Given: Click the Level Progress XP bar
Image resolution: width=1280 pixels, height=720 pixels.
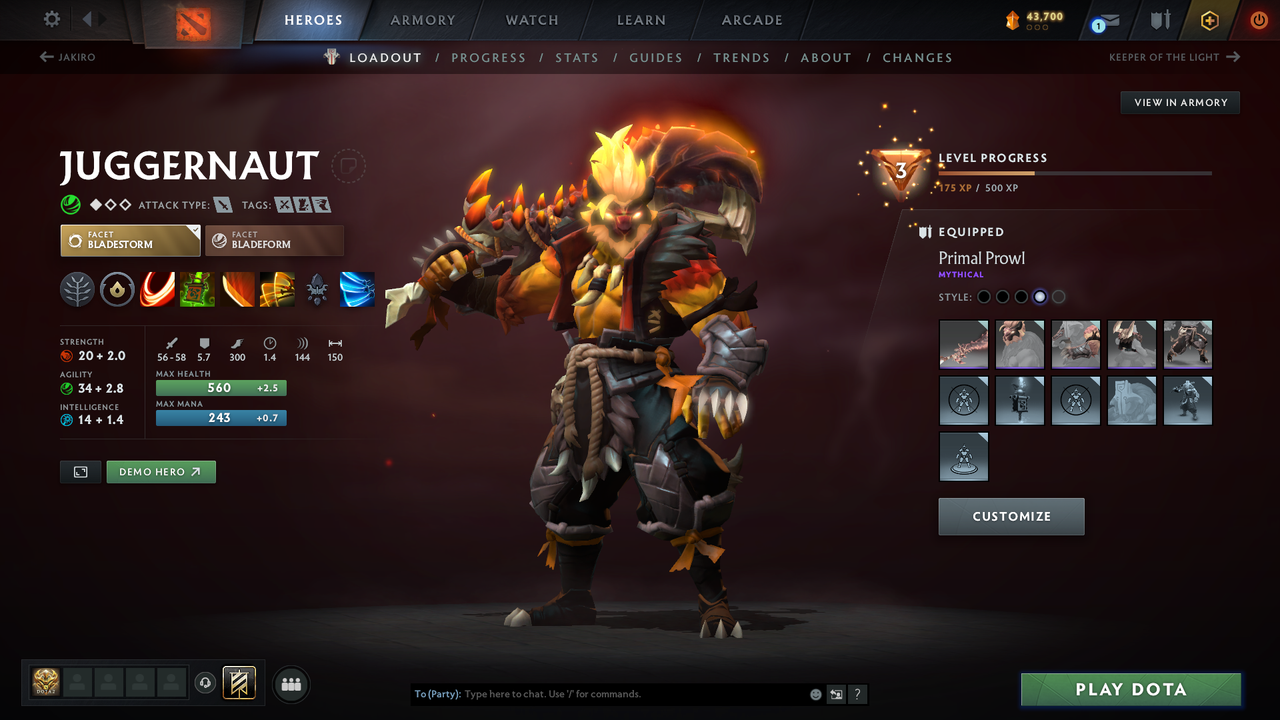Looking at the screenshot, I should (1077, 172).
